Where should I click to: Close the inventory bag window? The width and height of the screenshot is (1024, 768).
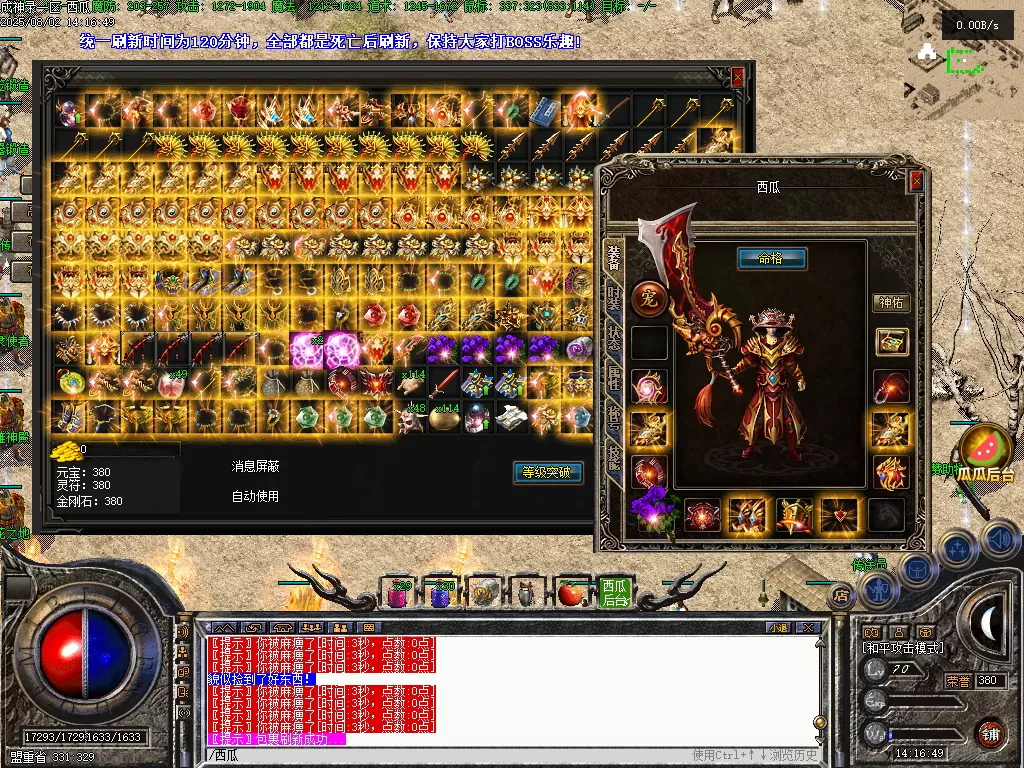[738, 77]
